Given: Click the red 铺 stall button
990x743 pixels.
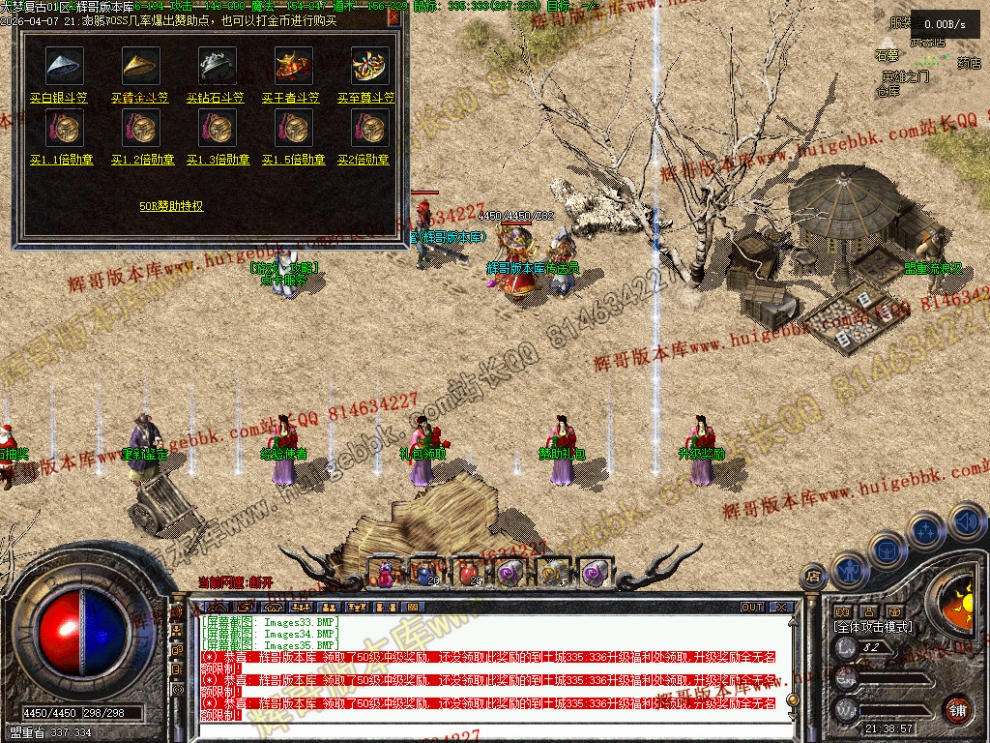Looking at the screenshot, I should pos(958,709).
